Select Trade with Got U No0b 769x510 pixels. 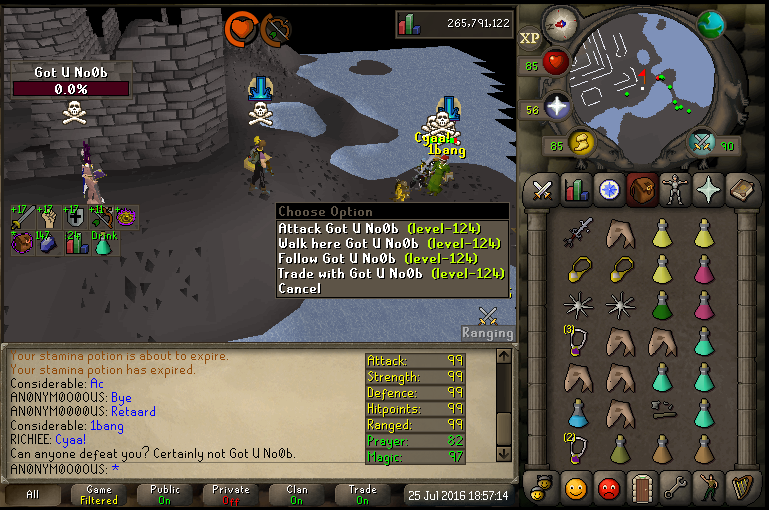(390, 274)
